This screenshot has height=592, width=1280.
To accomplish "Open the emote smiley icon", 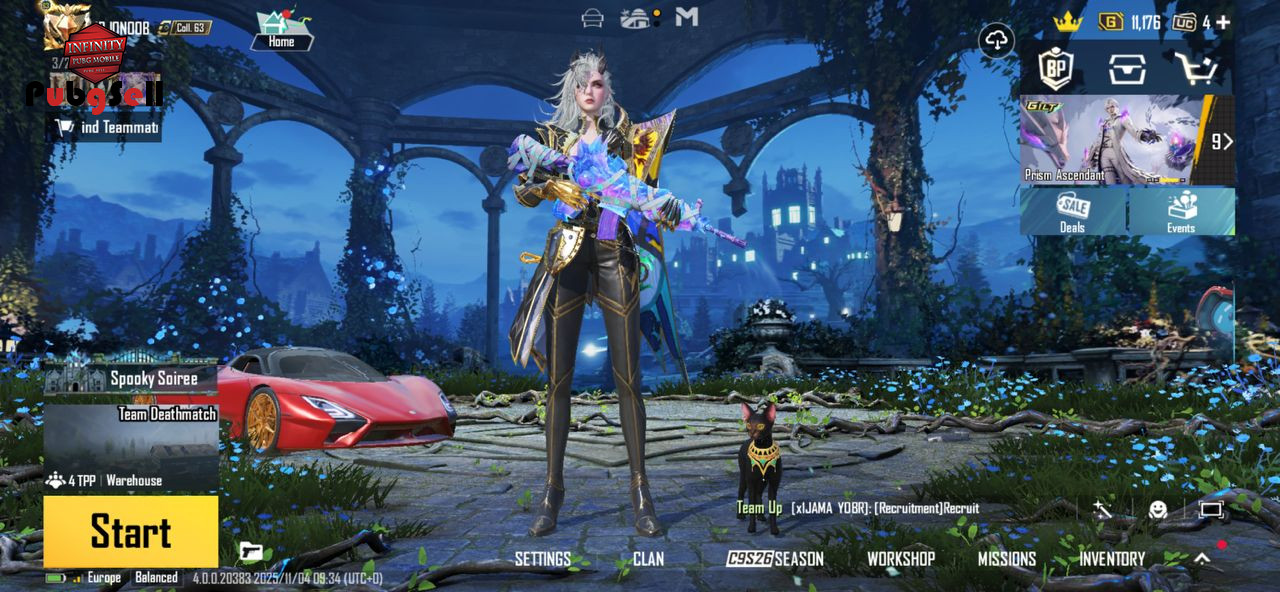I will tap(1158, 510).
